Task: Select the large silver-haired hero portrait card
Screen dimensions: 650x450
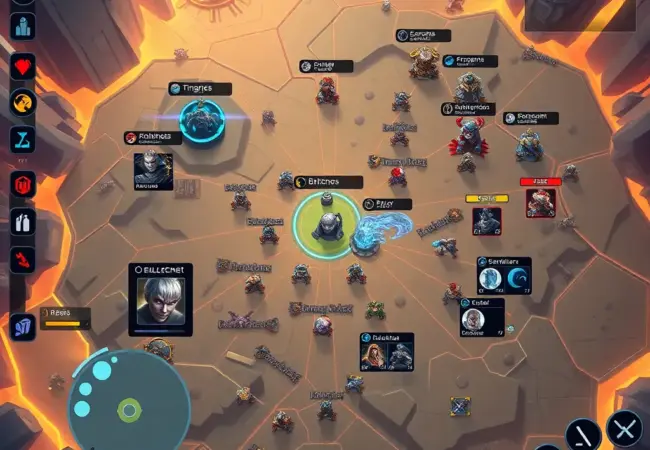Action: click(x=160, y=299)
